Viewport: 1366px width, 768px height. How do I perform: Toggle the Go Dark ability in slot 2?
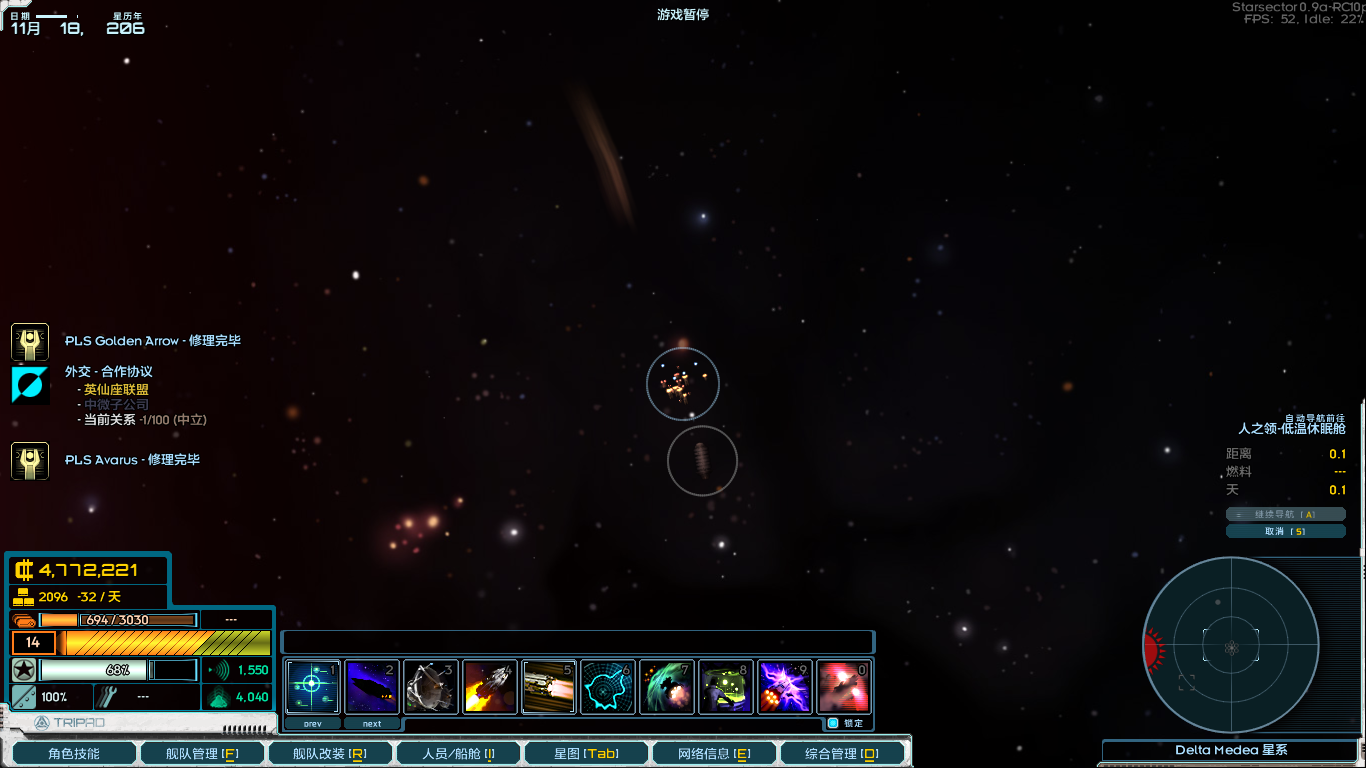point(371,686)
